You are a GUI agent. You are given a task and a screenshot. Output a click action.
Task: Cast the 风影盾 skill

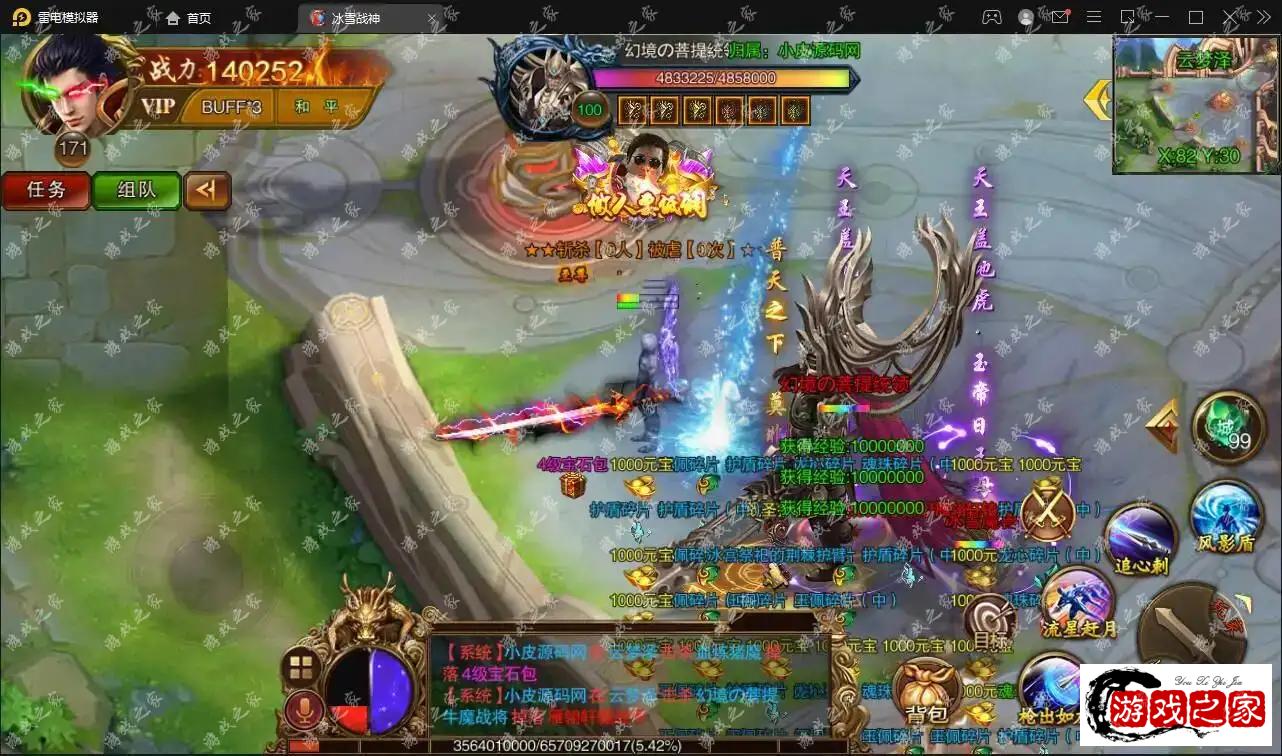tap(1226, 516)
